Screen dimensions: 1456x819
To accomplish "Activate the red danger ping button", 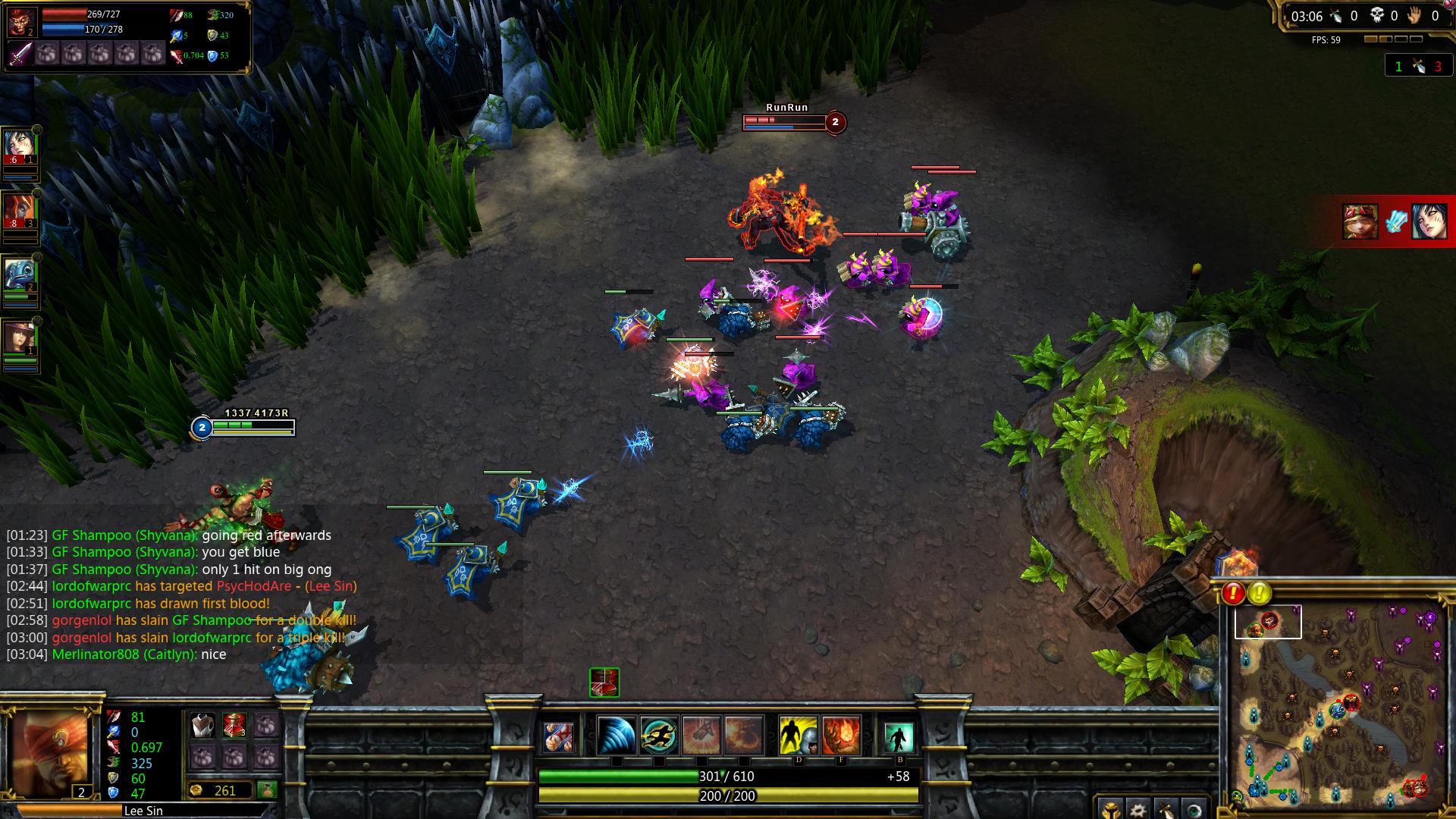I will (1233, 593).
